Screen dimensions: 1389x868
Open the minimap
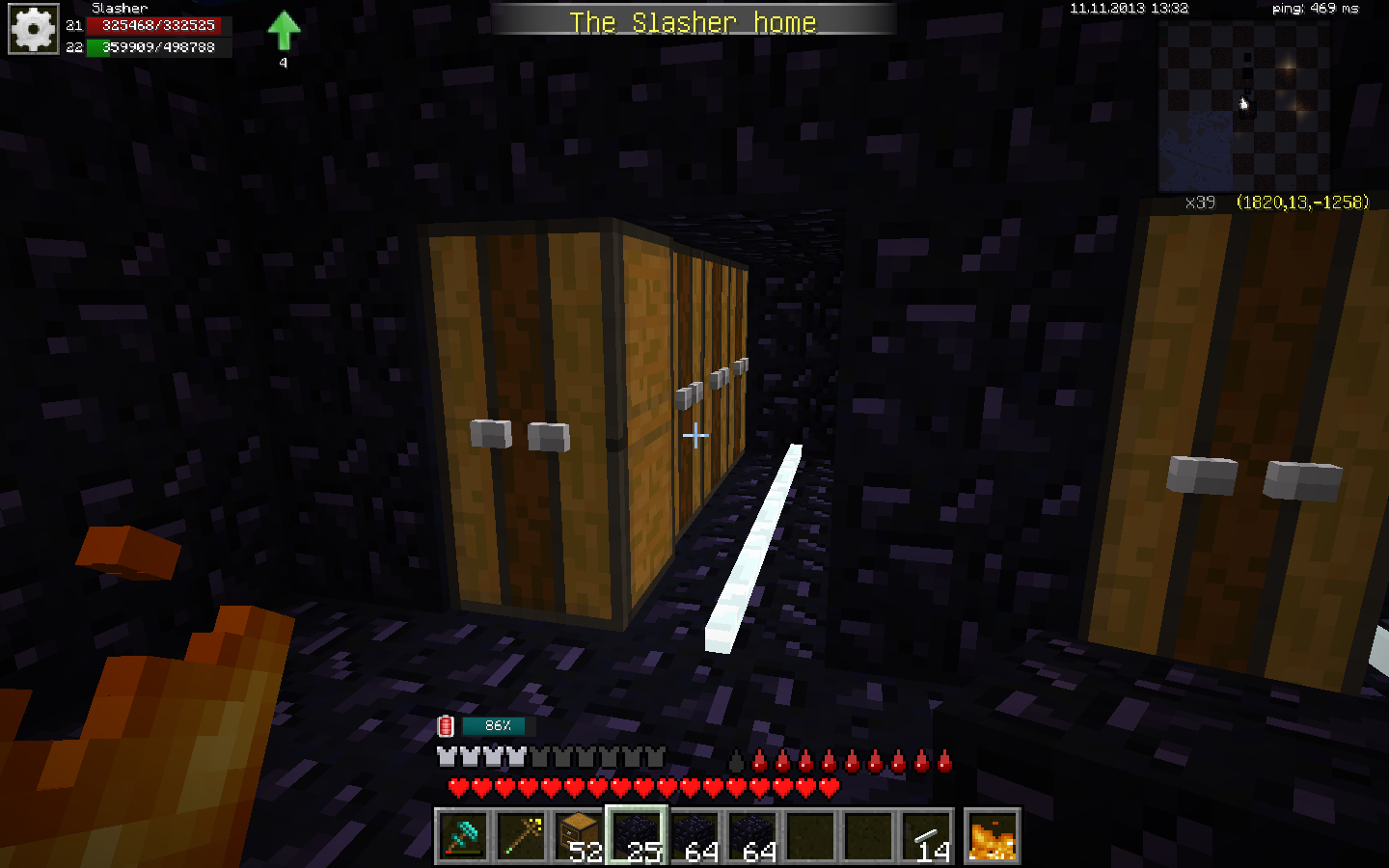(x=1244, y=104)
